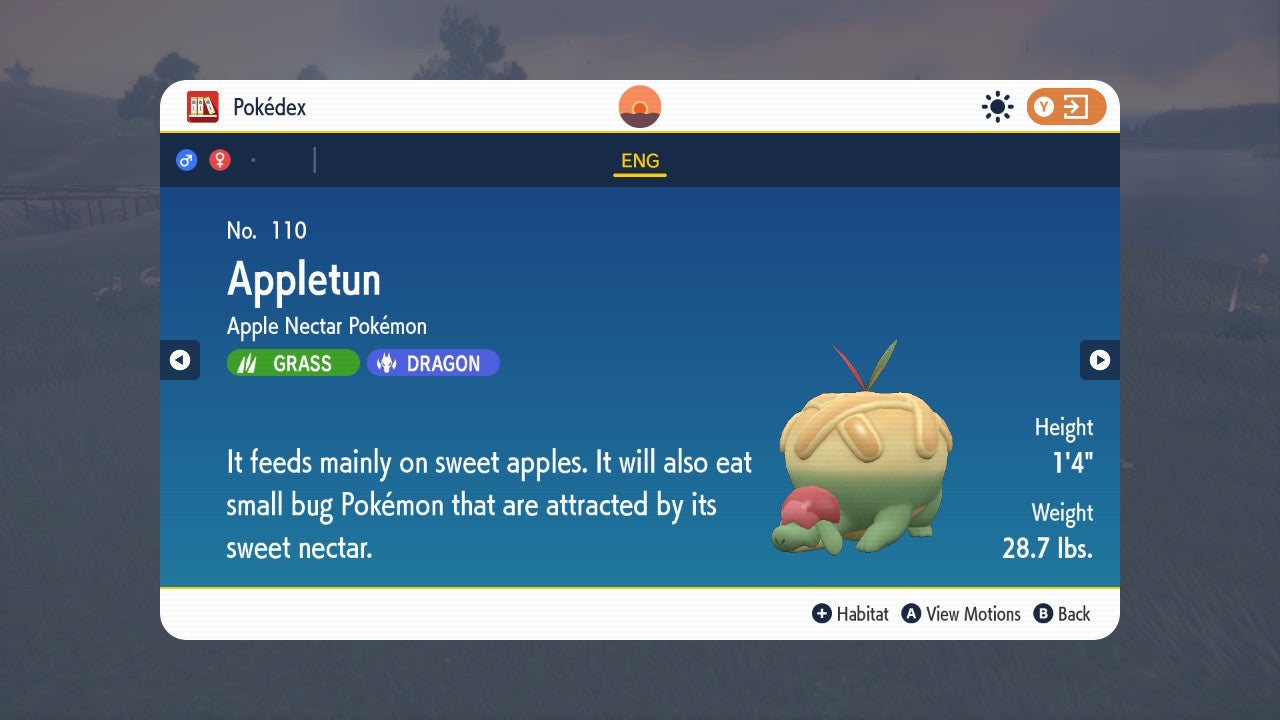Viewport: 1280px width, 720px height.
Task: Open the day/night time indicator icon
Action: (x=997, y=106)
